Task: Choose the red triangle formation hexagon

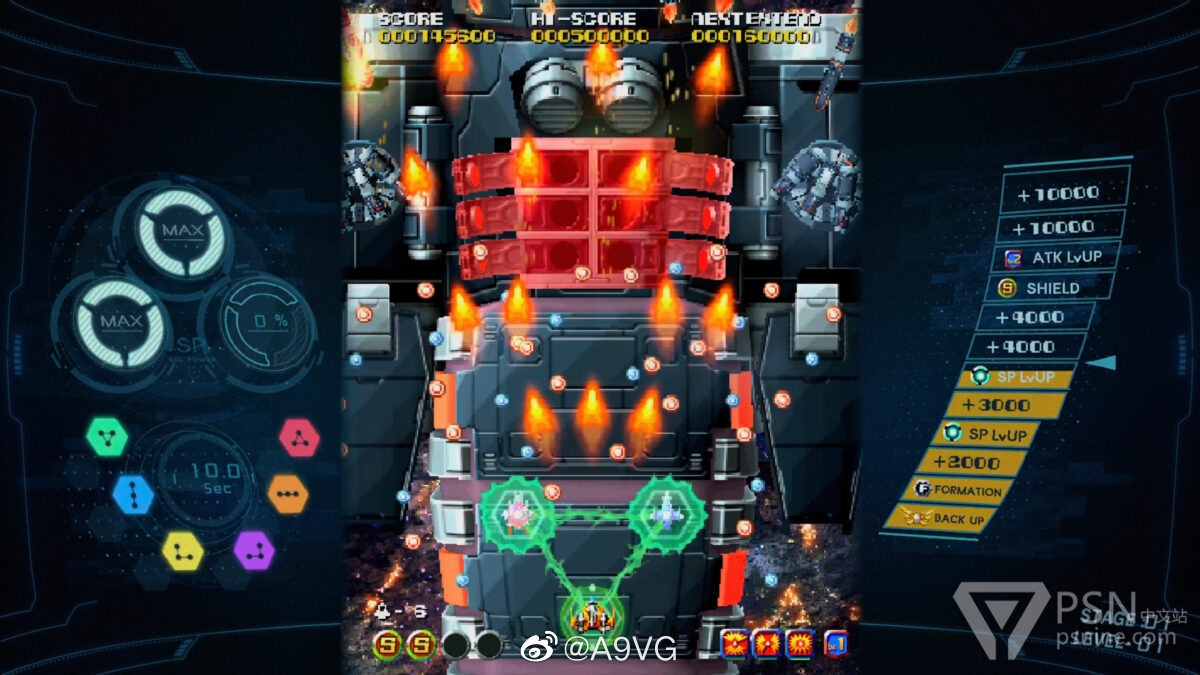Action: pyautogui.click(x=299, y=436)
